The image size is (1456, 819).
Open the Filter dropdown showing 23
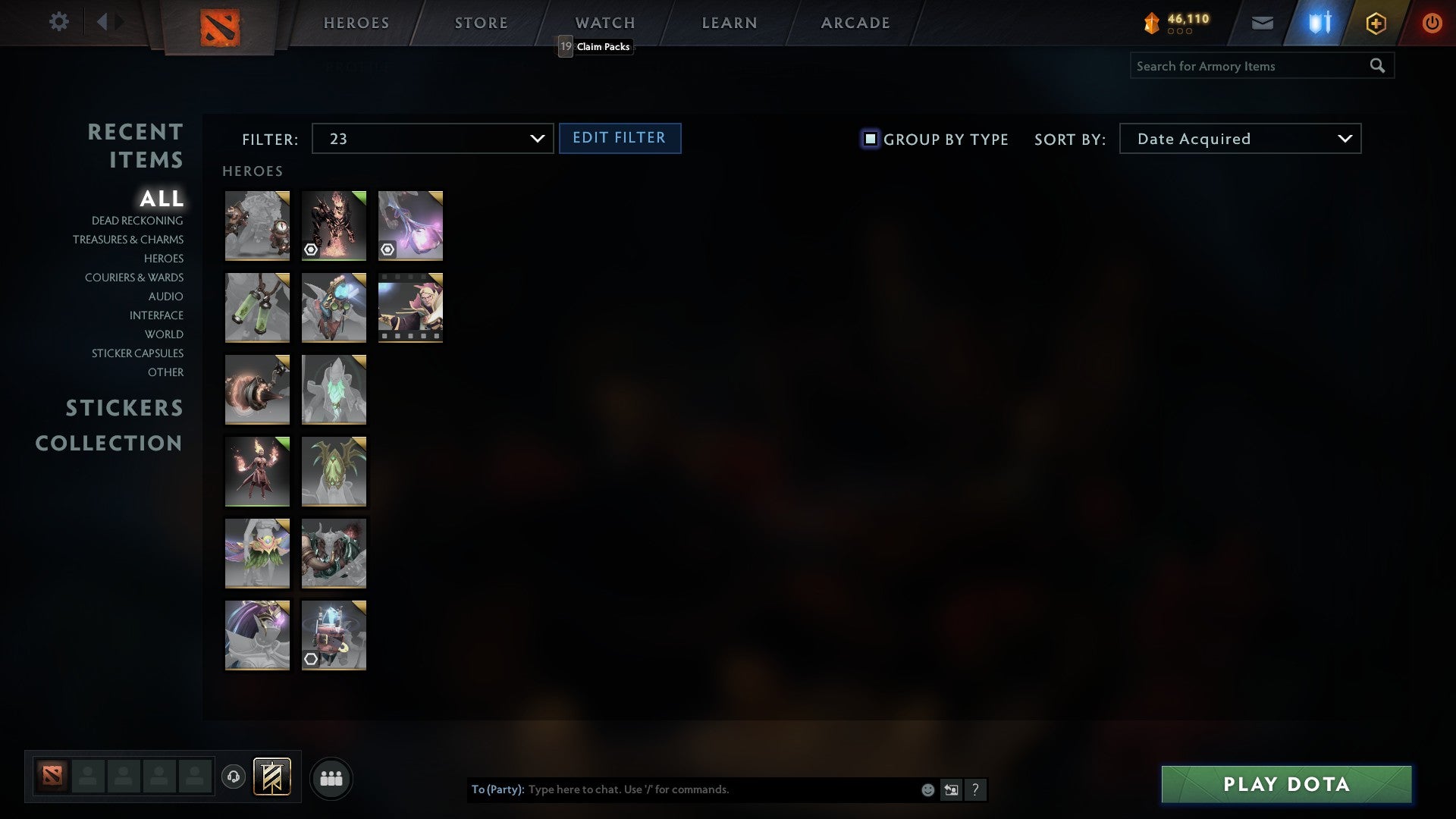click(432, 139)
